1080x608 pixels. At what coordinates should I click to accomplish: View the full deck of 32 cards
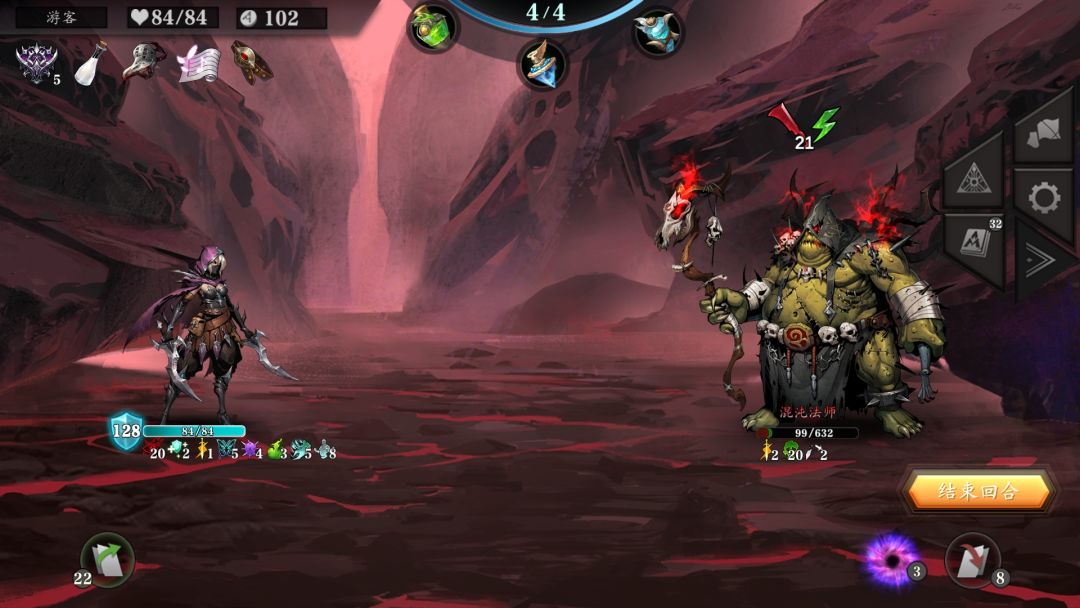pyautogui.click(x=974, y=245)
